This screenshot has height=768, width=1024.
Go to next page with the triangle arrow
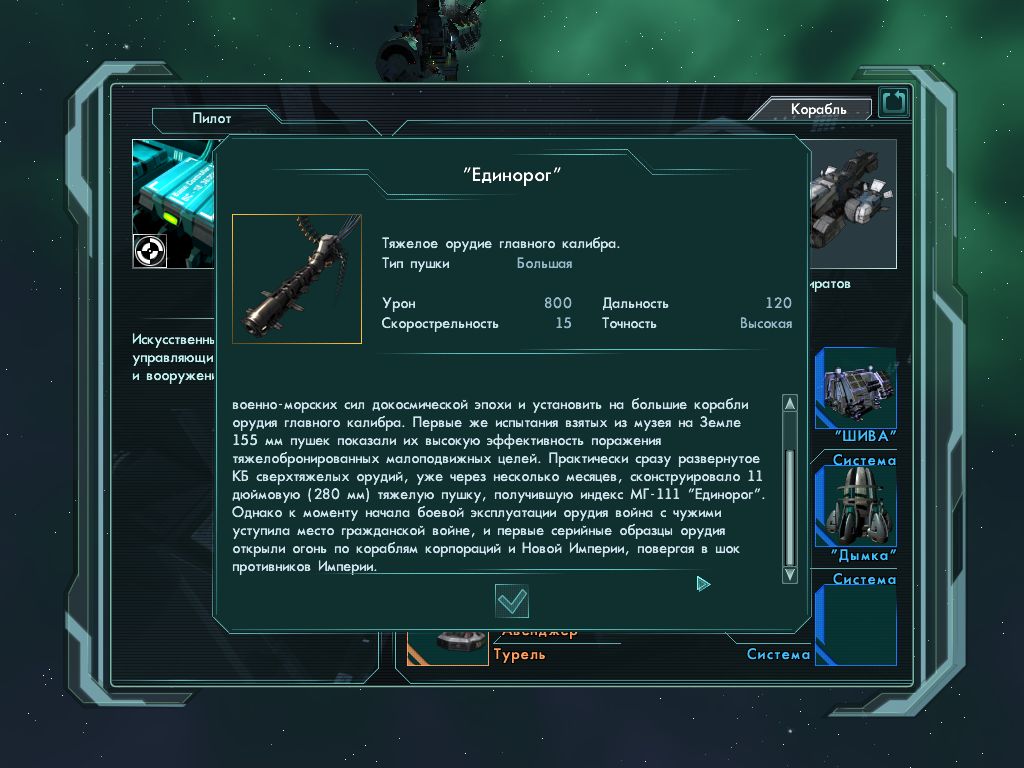pyautogui.click(x=703, y=583)
